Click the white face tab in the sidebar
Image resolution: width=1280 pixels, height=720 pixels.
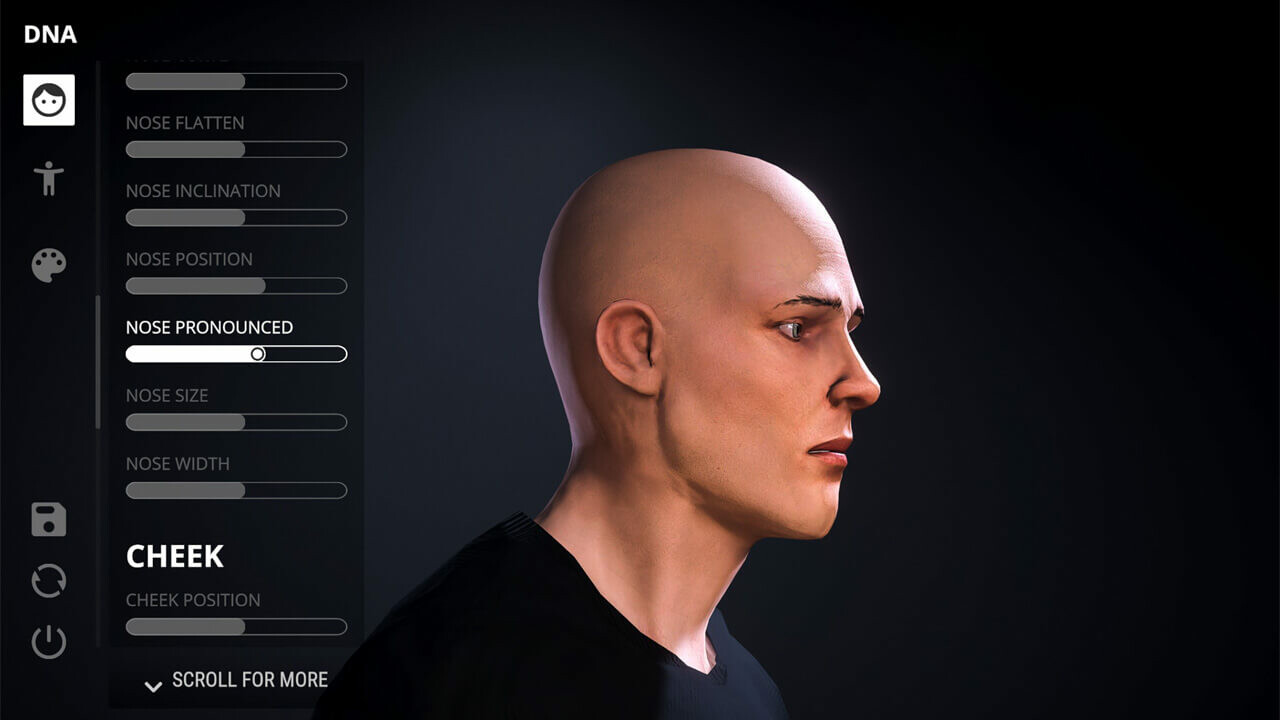point(49,101)
